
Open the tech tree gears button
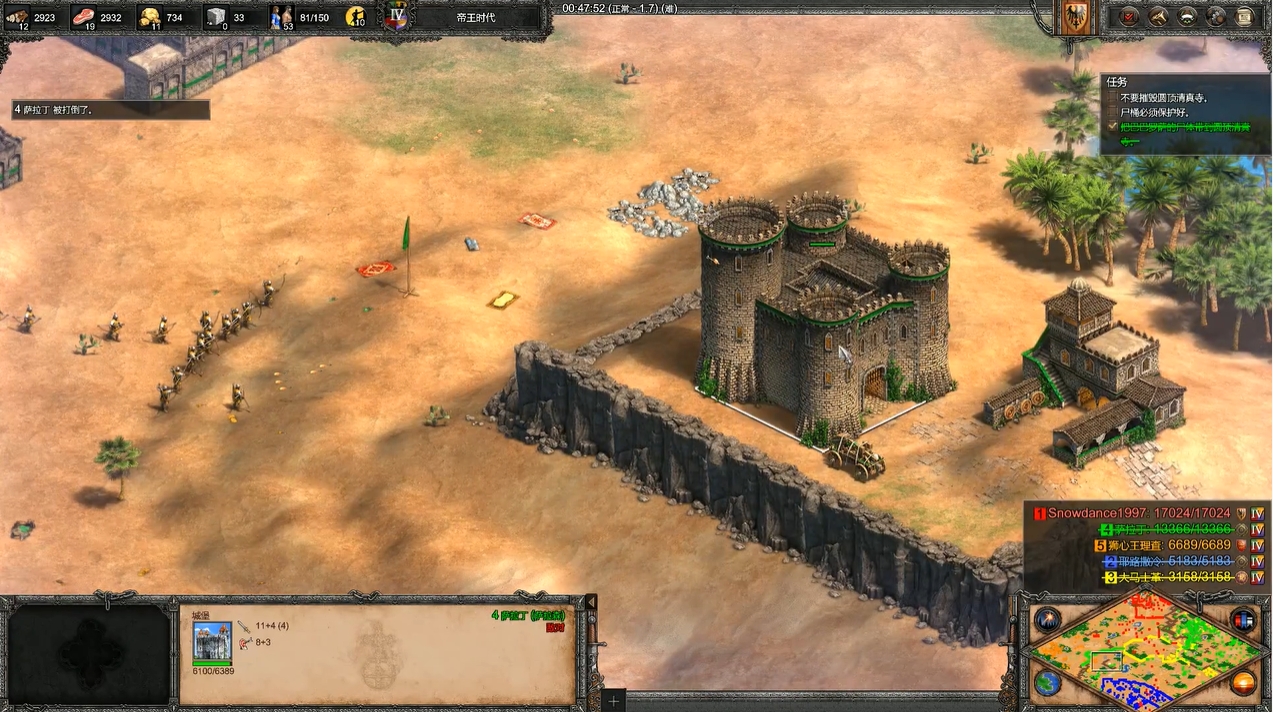click(1216, 16)
